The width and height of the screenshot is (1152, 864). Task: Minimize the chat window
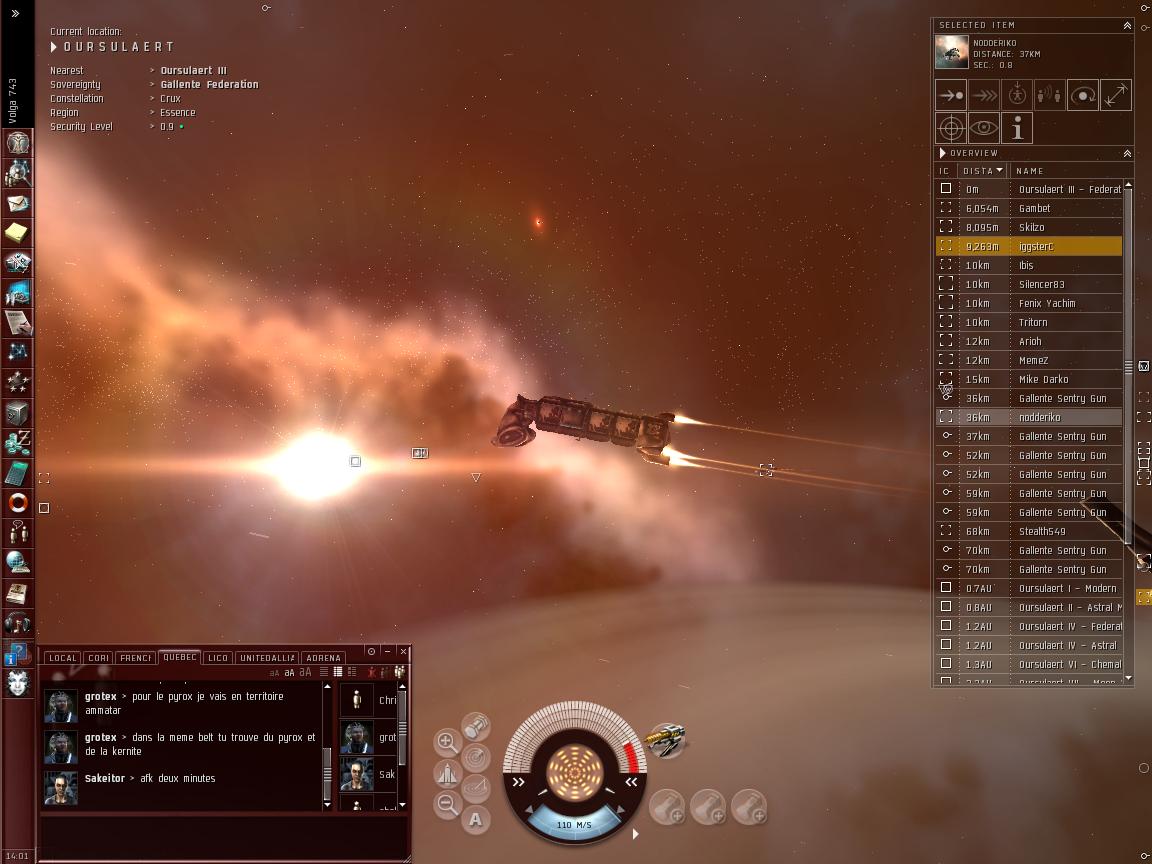point(387,651)
